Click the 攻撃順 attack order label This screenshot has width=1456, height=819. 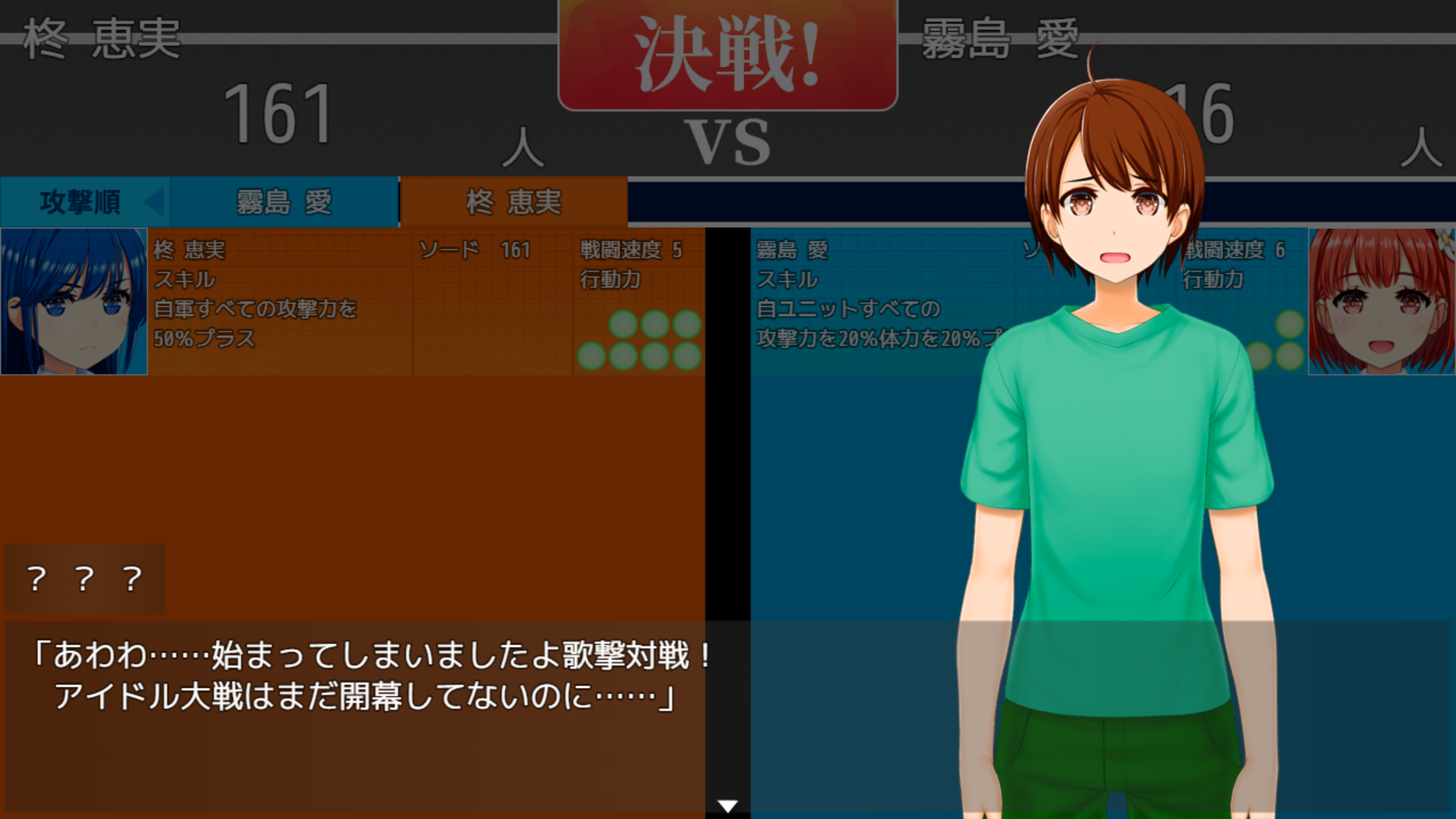coord(82,202)
